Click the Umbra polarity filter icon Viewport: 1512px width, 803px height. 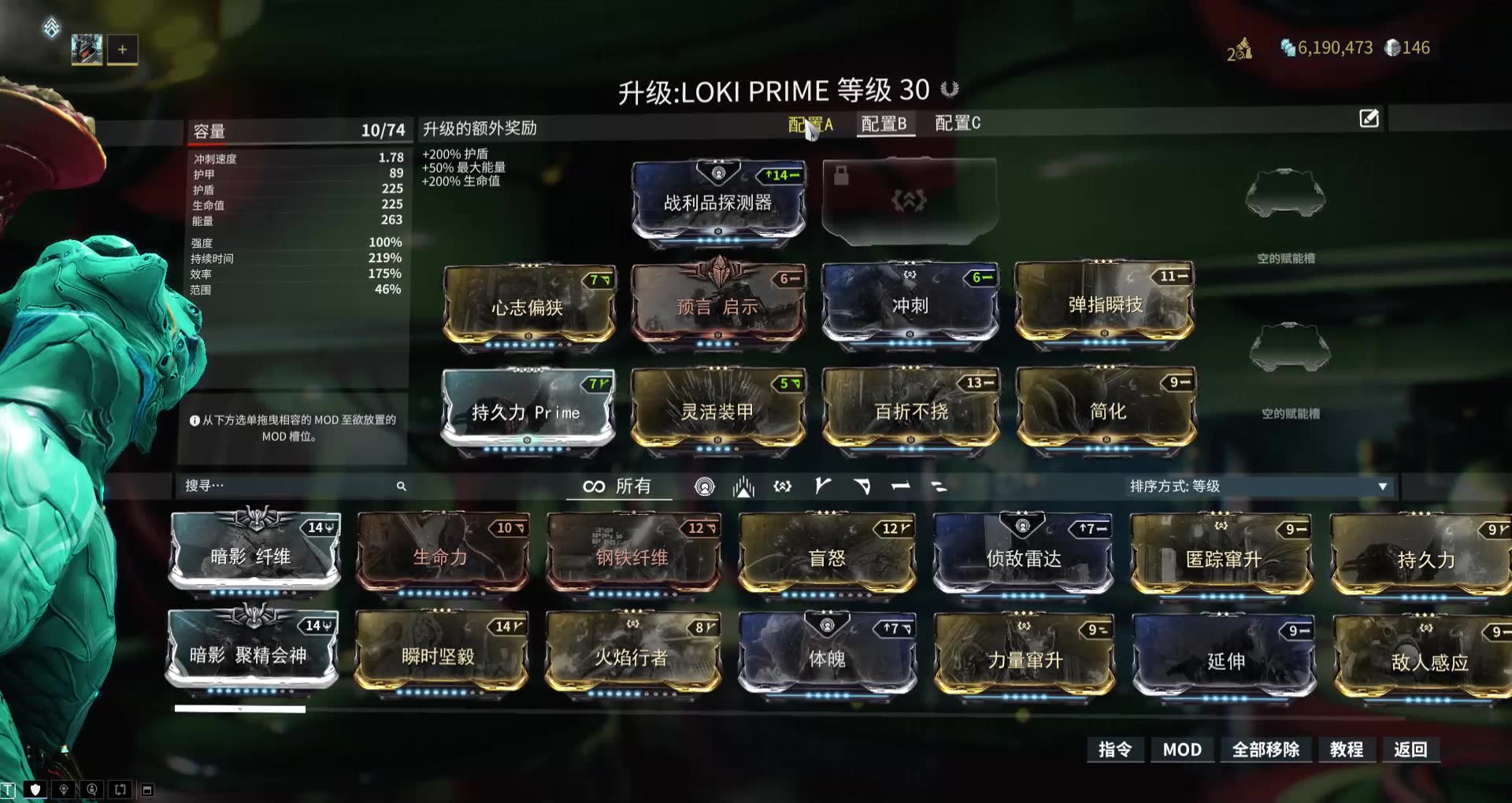point(742,487)
